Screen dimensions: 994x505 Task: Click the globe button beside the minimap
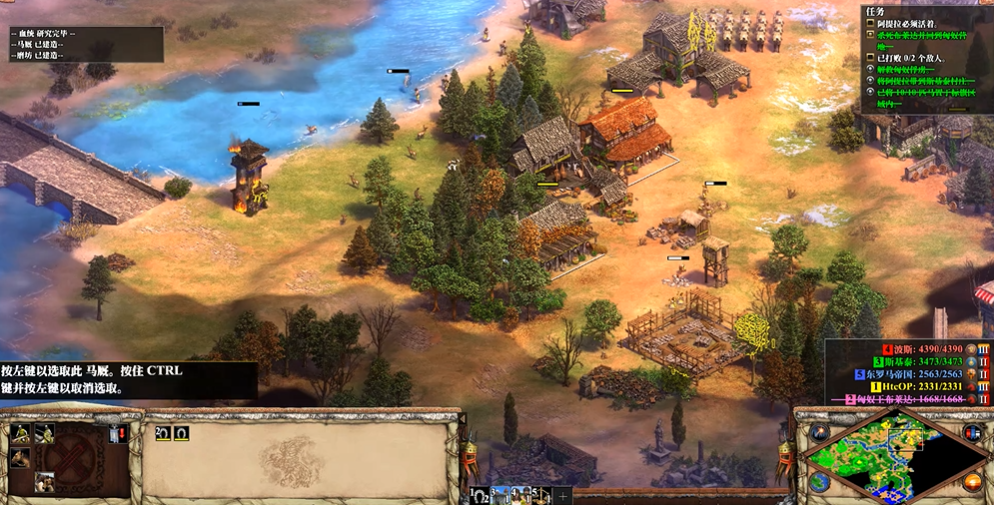click(x=820, y=483)
